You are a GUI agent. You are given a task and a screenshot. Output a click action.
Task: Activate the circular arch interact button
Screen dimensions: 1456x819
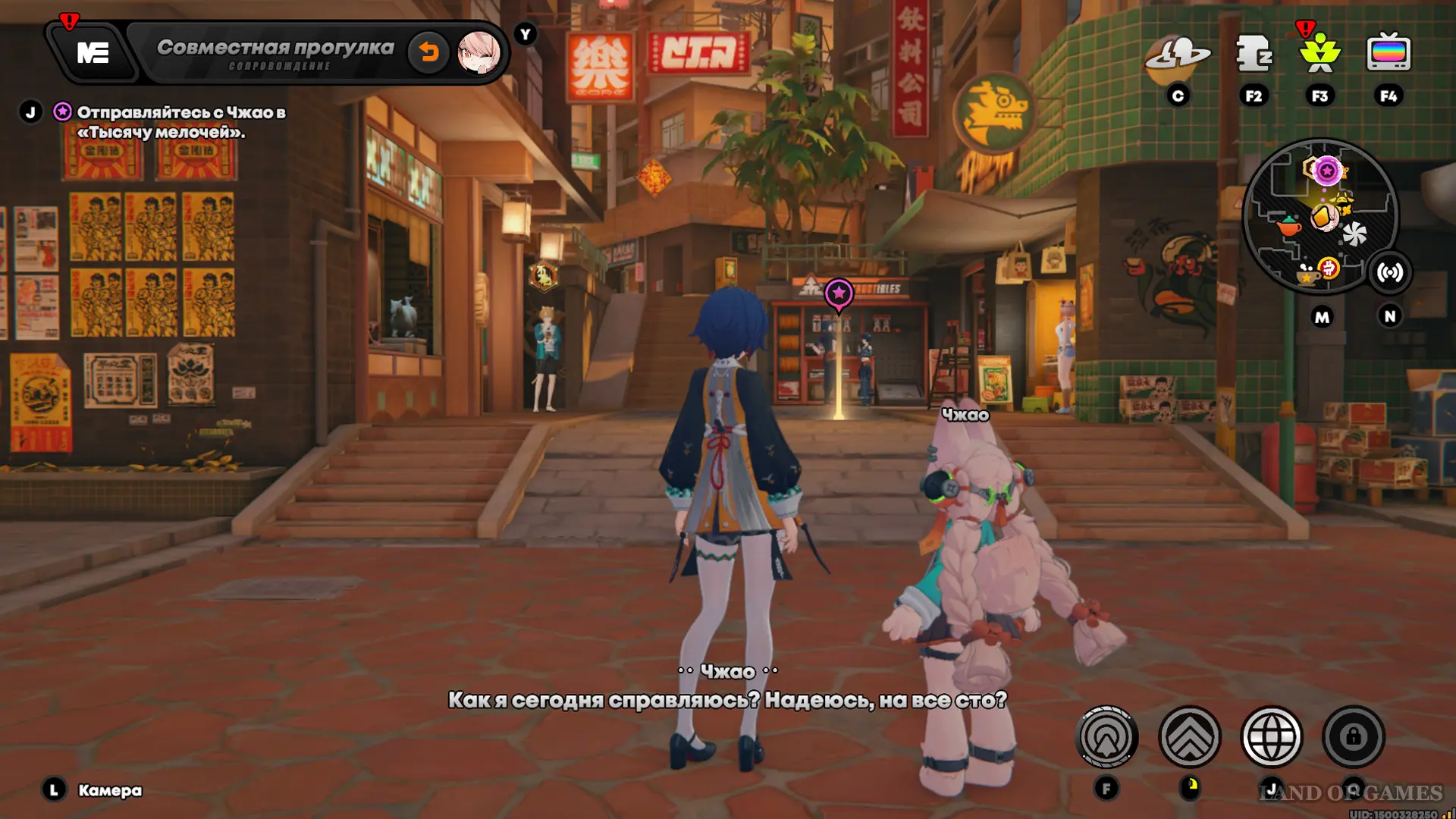(1106, 736)
